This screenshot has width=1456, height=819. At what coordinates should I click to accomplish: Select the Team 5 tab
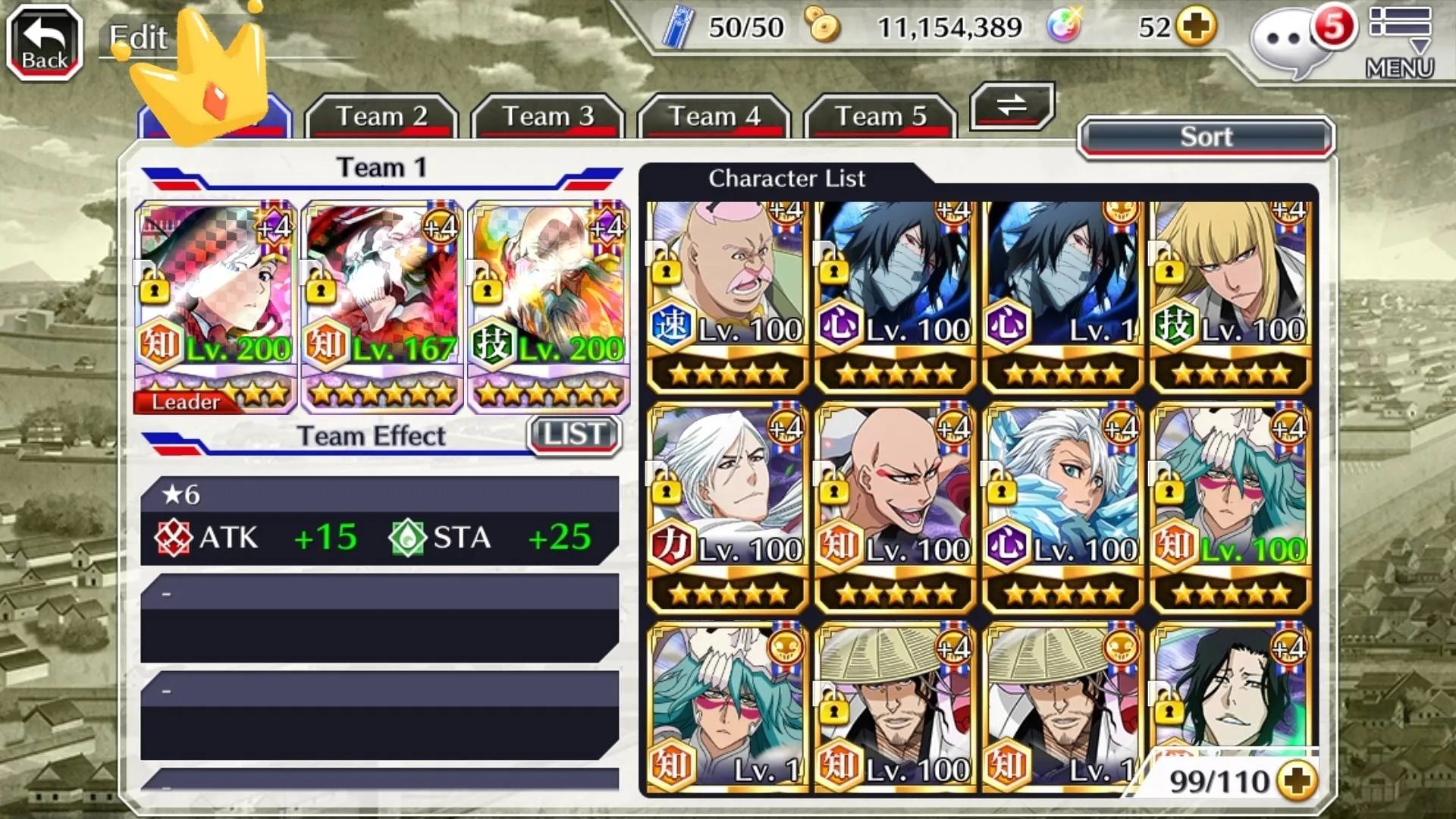(880, 117)
